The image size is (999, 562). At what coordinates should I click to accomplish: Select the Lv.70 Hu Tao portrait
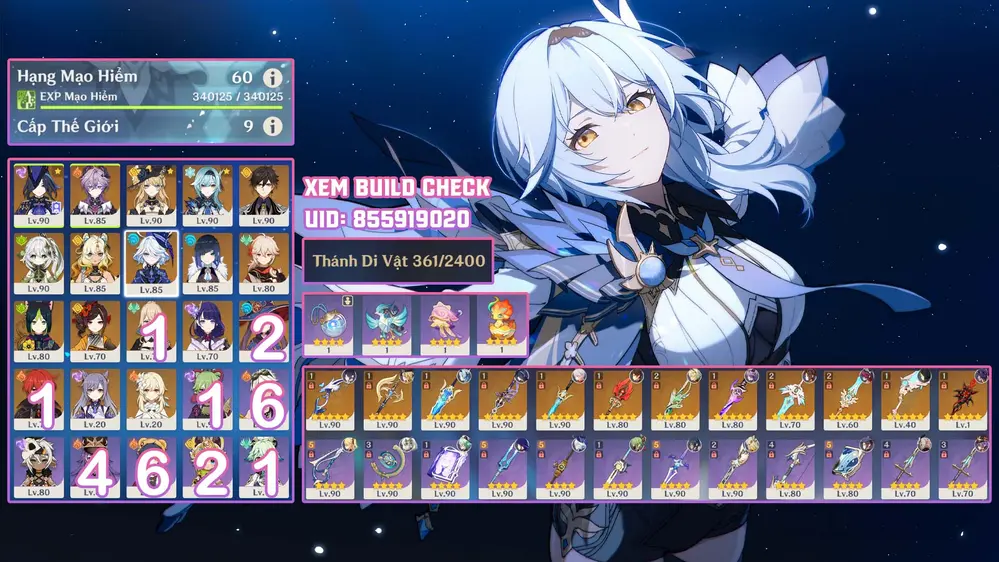pyautogui.click(x=95, y=330)
